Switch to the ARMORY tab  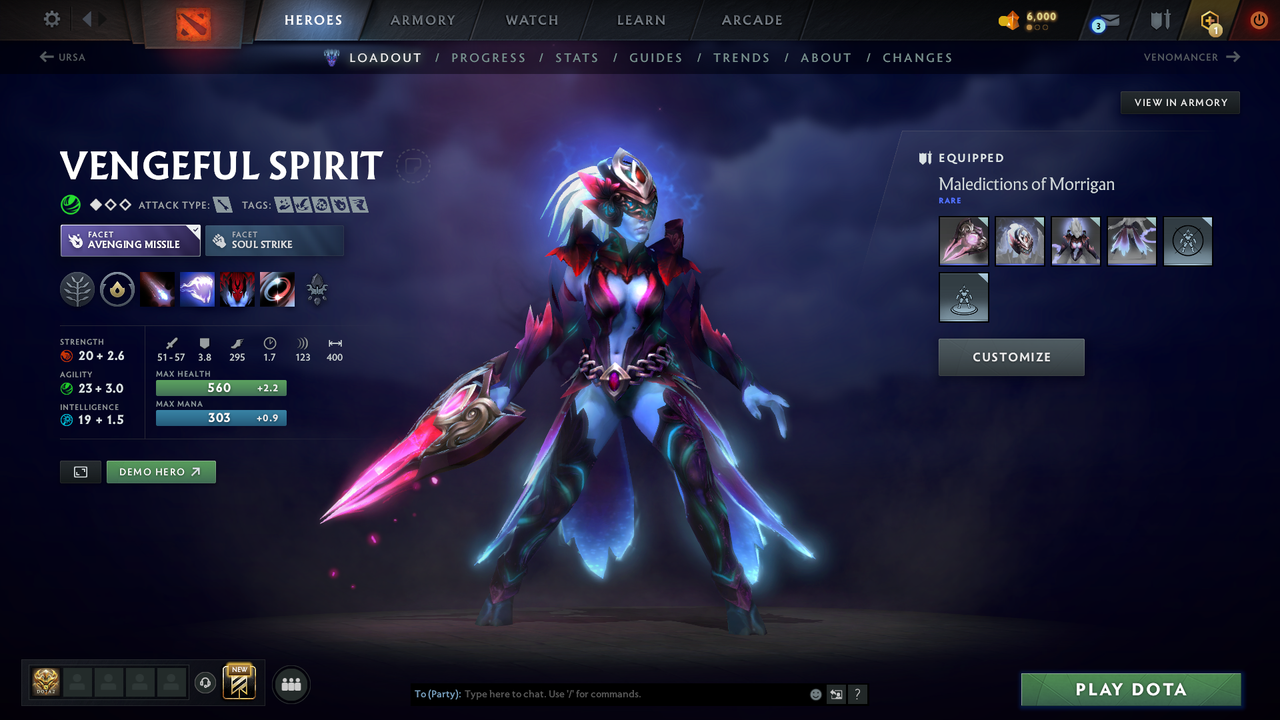(422, 20)
